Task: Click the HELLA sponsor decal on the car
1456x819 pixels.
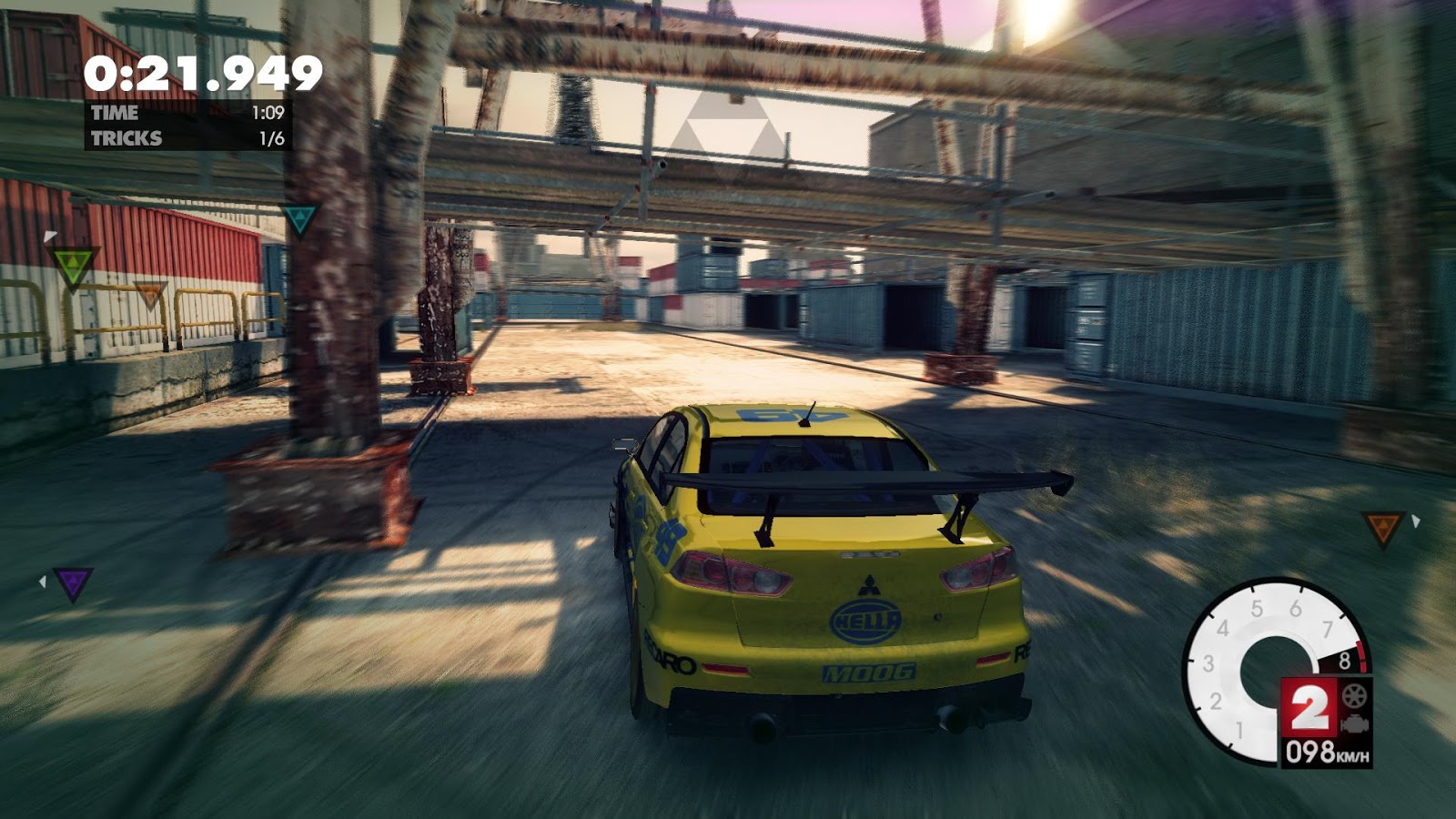Action: [867, 623]
